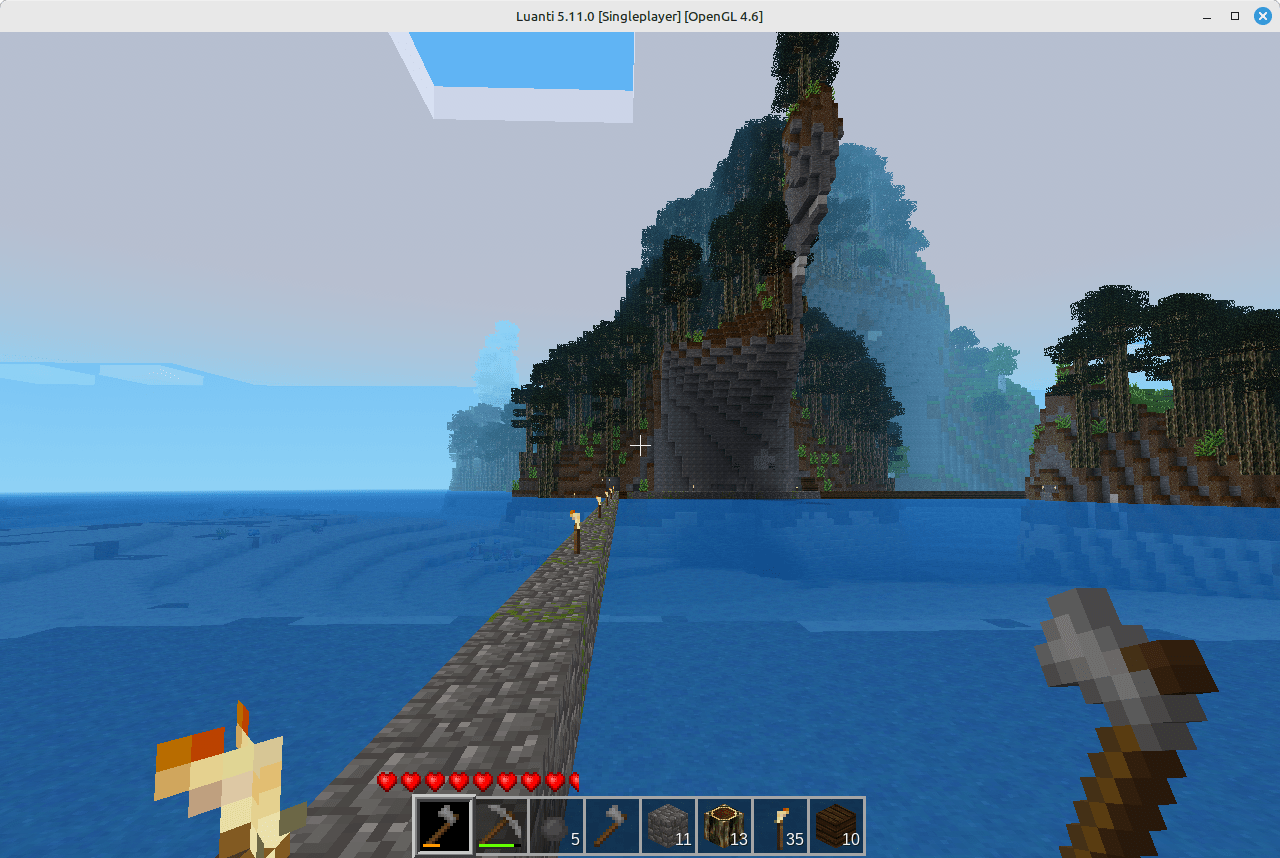This screenshot has width=1280, height=858.
Task: Click the green durability bar on the pickaxe
Action: click(x=496, y=845)
